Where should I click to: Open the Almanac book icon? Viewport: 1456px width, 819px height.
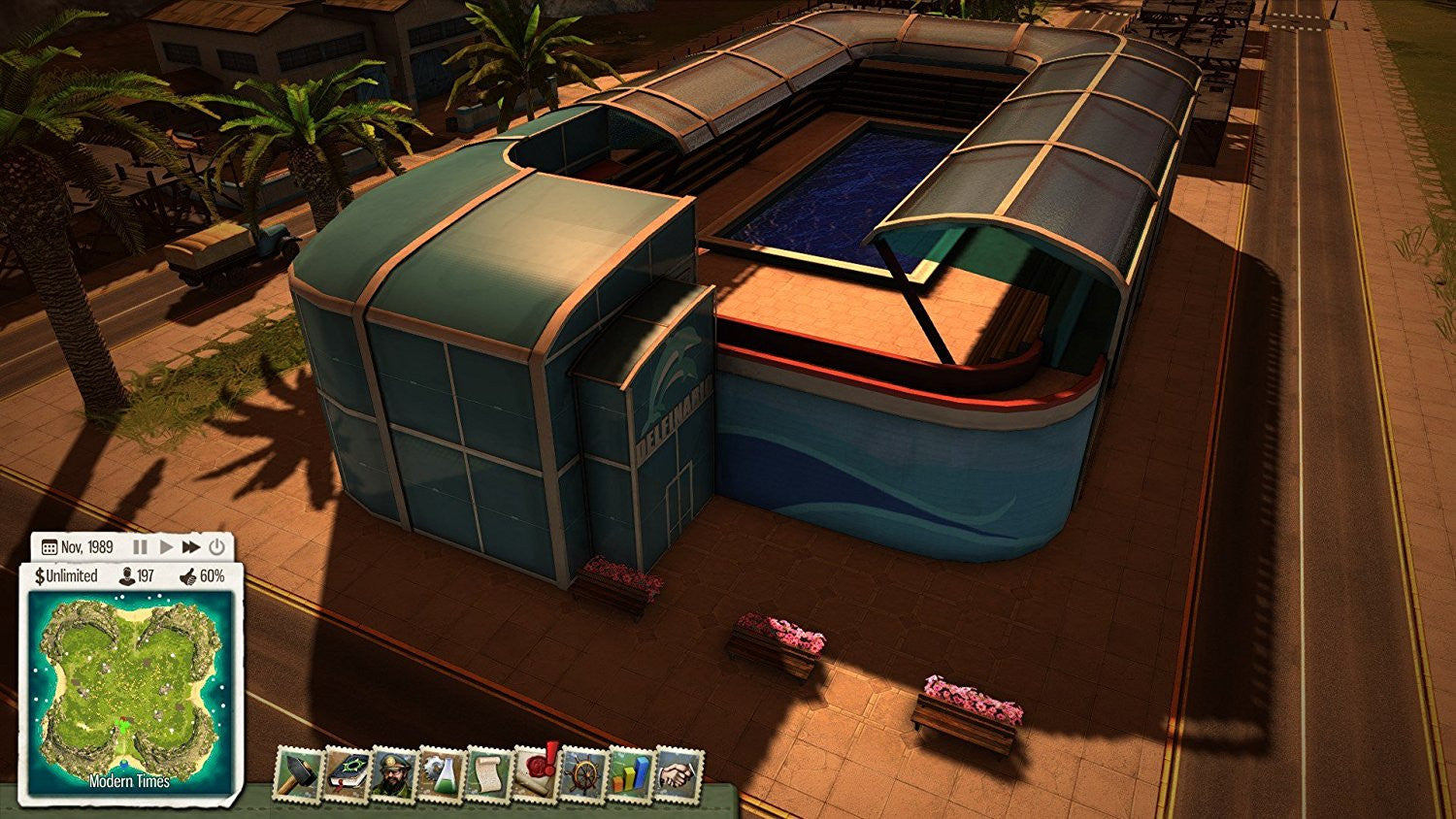pos(347,771)
